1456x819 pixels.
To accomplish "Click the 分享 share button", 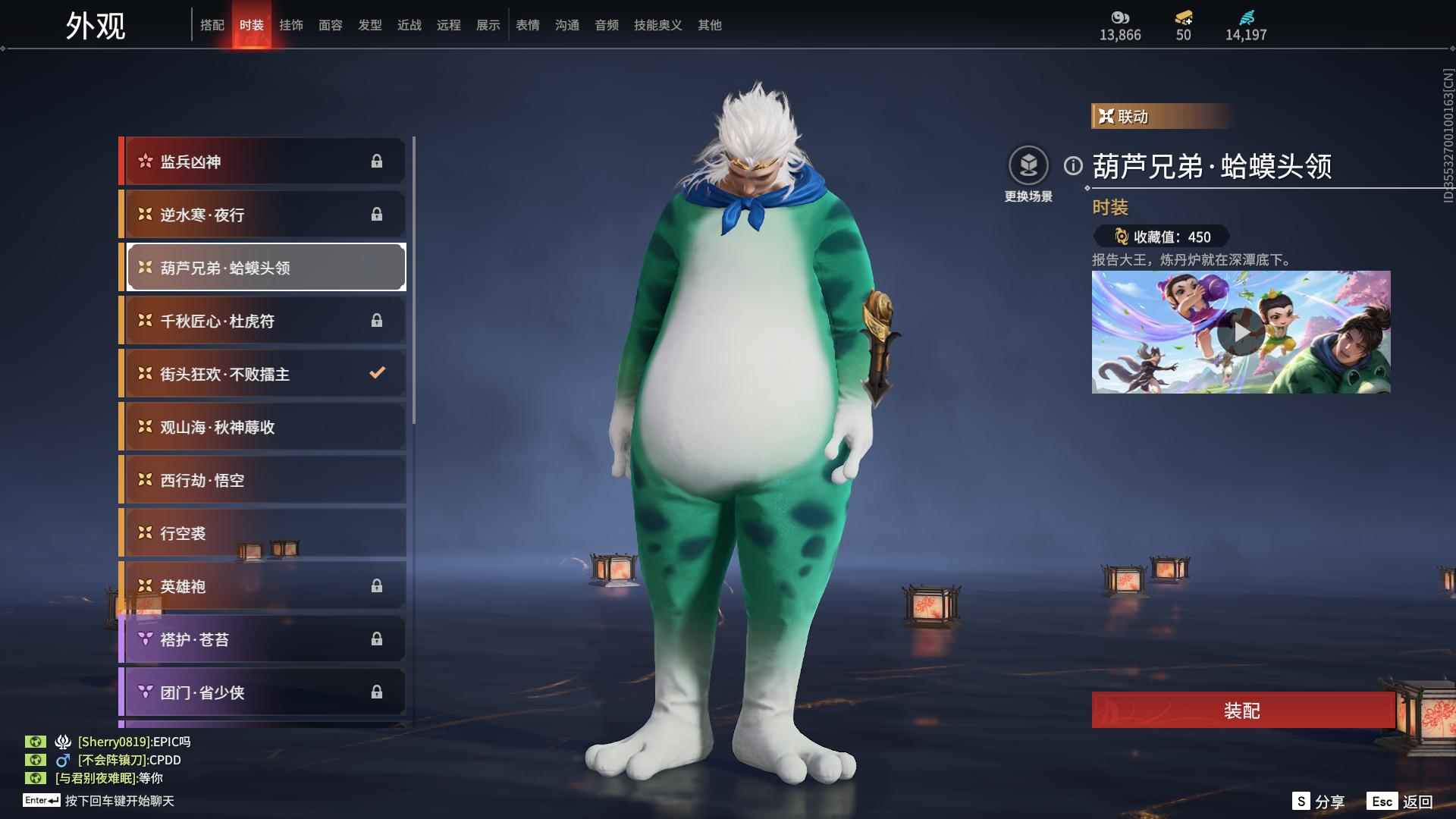I will (x=1319, y=802).
